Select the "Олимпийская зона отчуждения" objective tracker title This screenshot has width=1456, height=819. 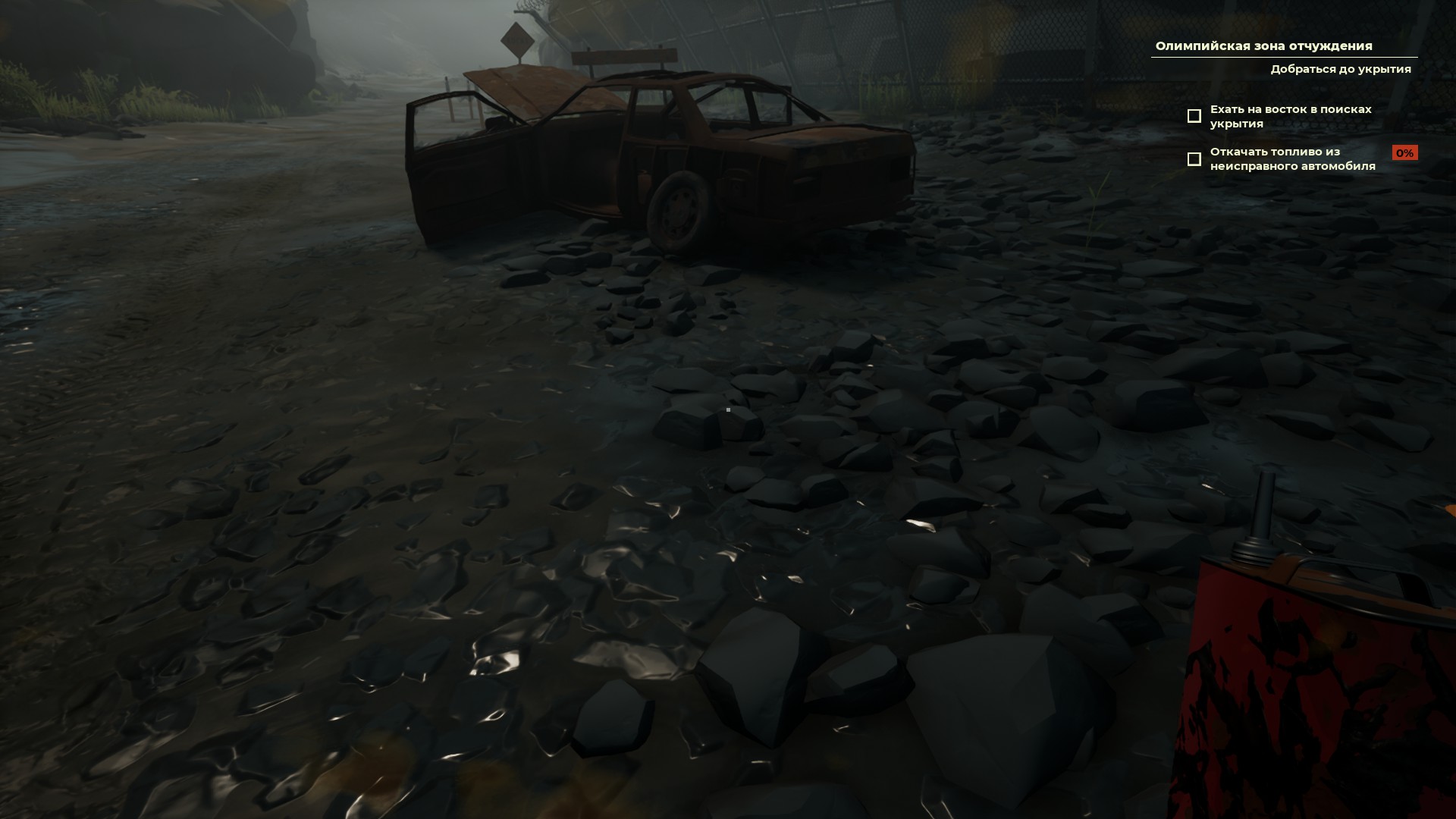click(x=1263, y=46)
